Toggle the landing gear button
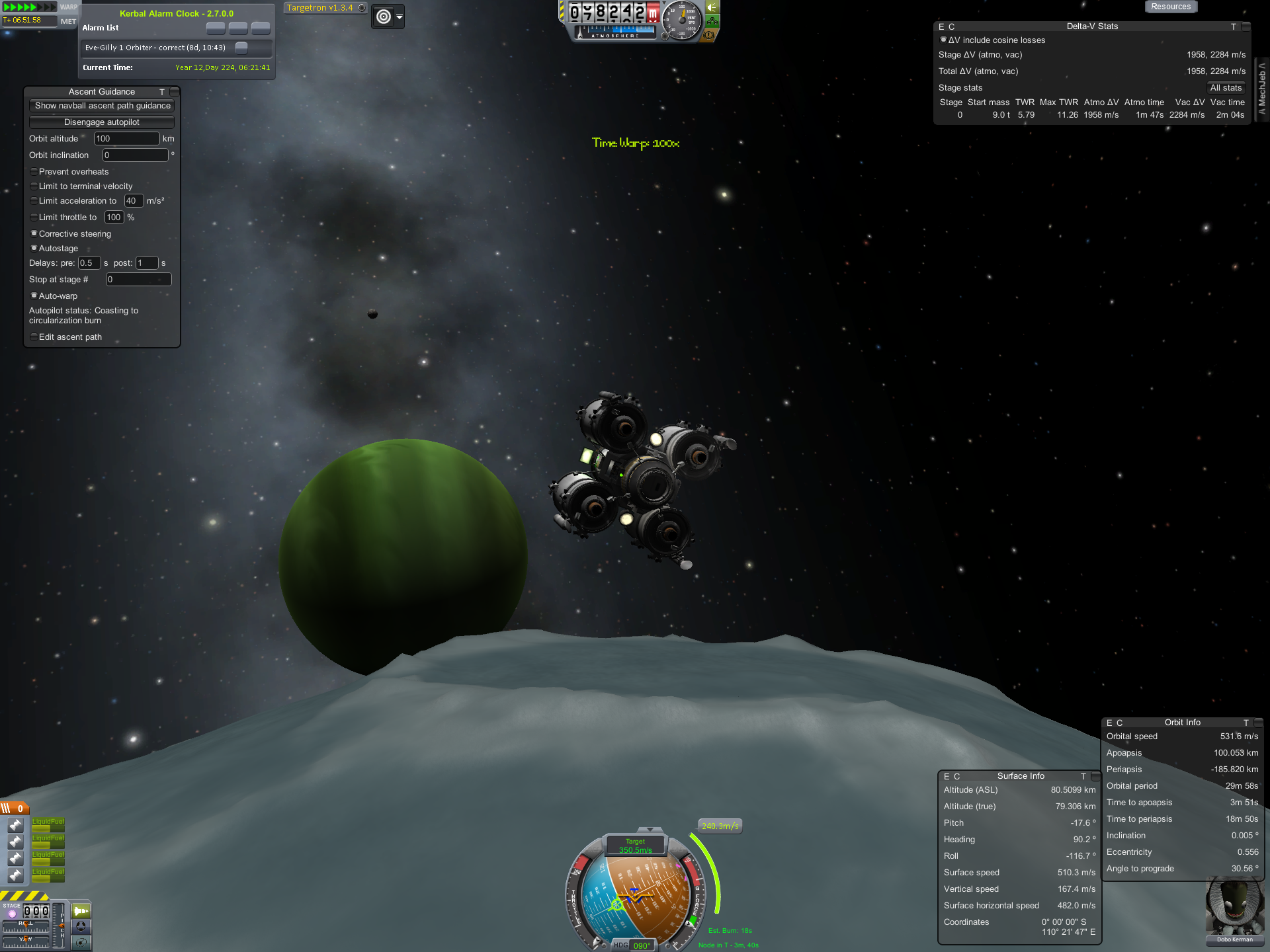 click(x=712, y=21)
